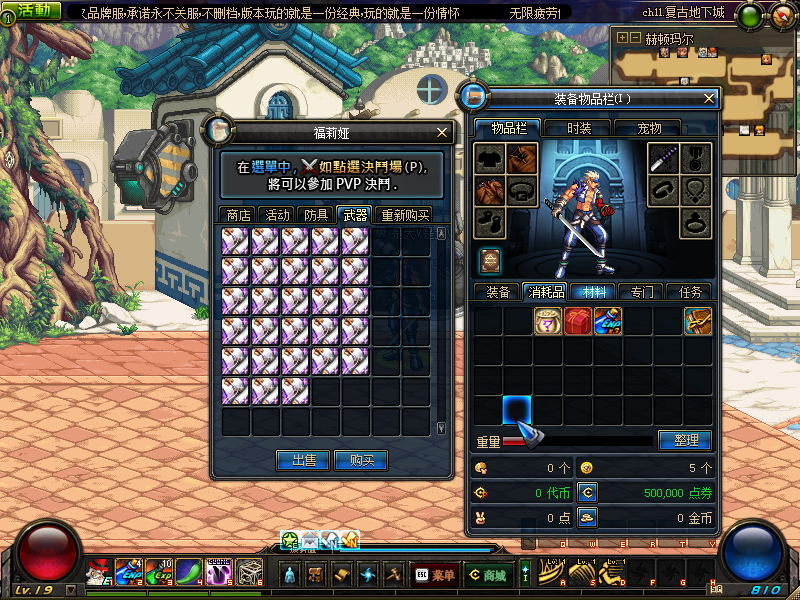800x600 pixels.
Task: Switch to the 任务 quest items tab
Action: tap(690, 292)
